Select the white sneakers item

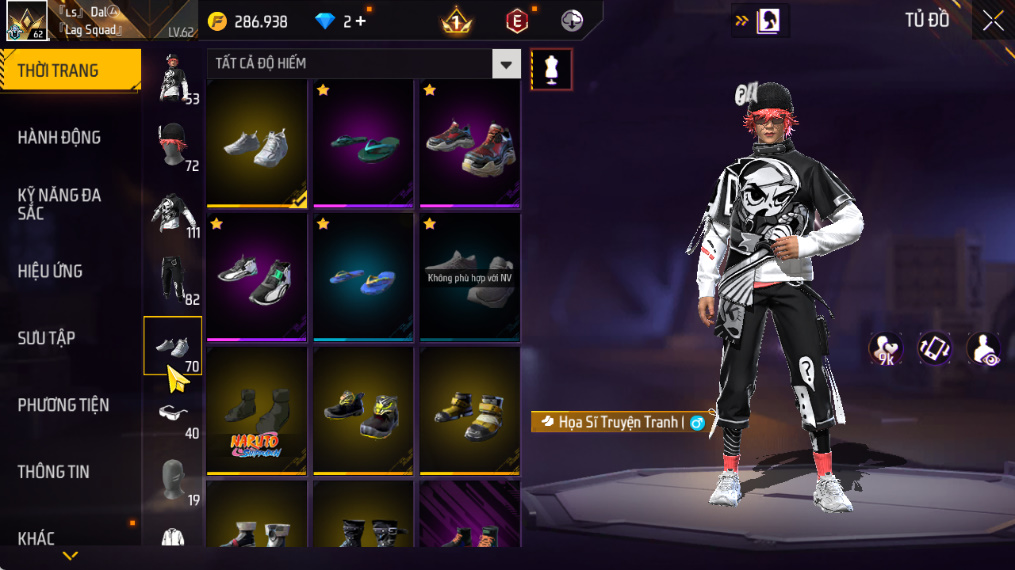click(x=257, y=143)
